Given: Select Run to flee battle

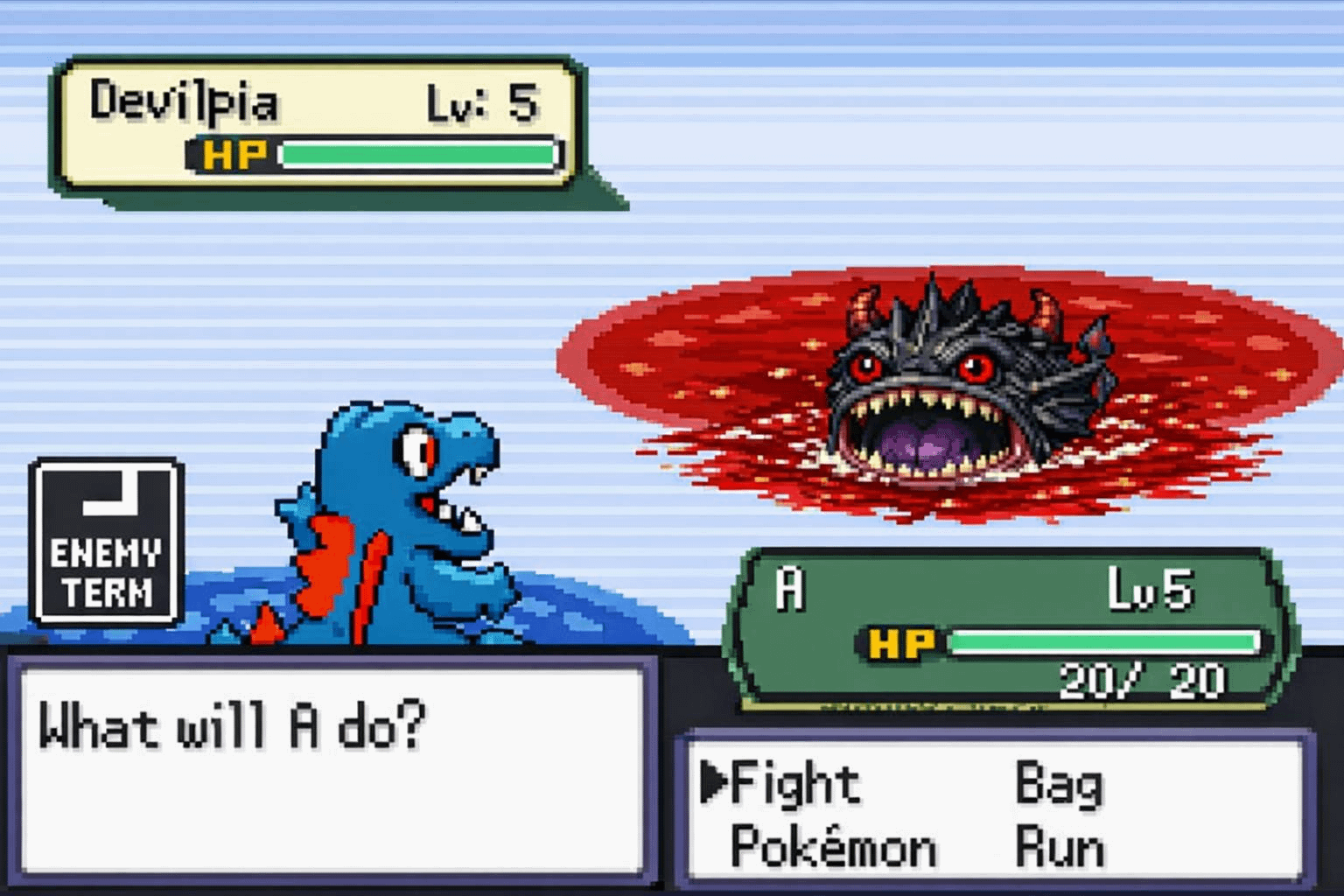Looking at the screenshot, I should pyautogui.click(x=1058, y=847).
